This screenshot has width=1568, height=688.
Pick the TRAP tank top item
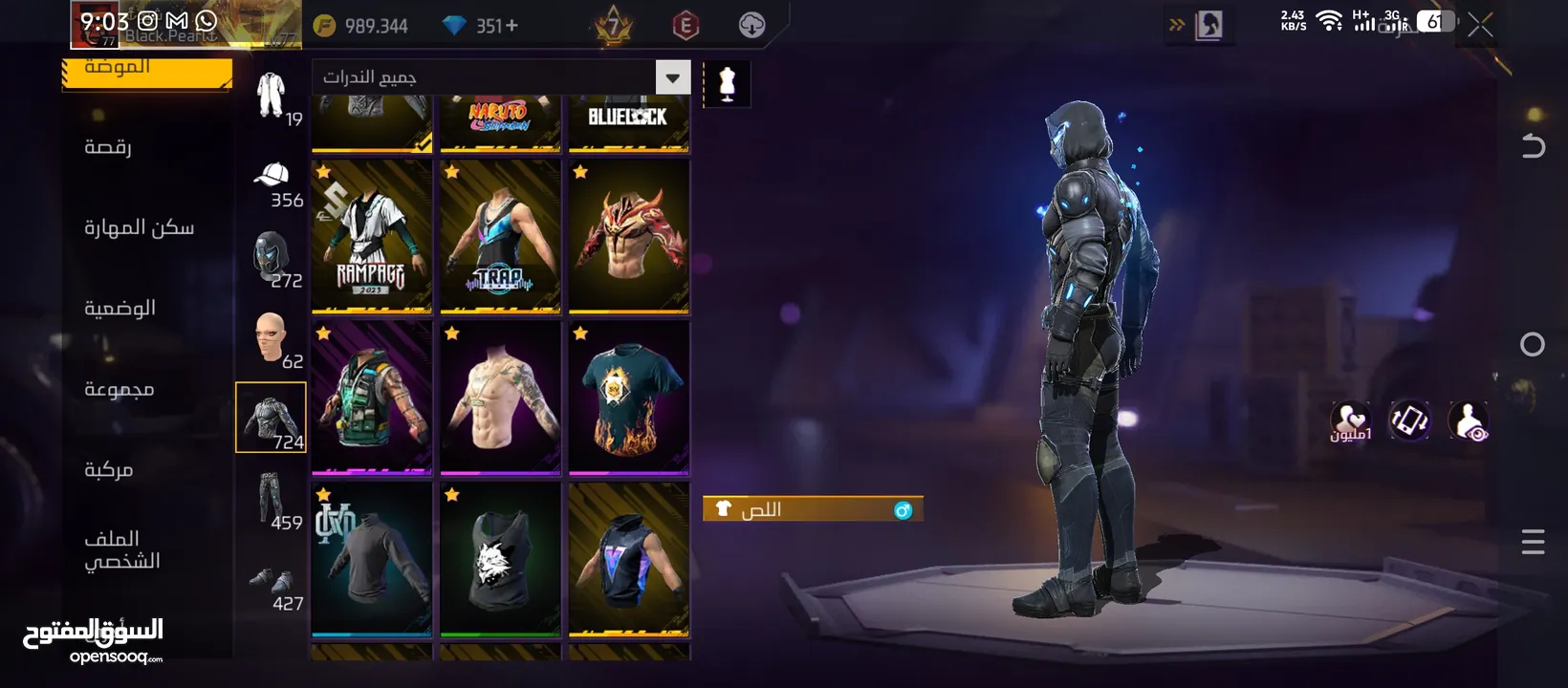pos(500,237)
